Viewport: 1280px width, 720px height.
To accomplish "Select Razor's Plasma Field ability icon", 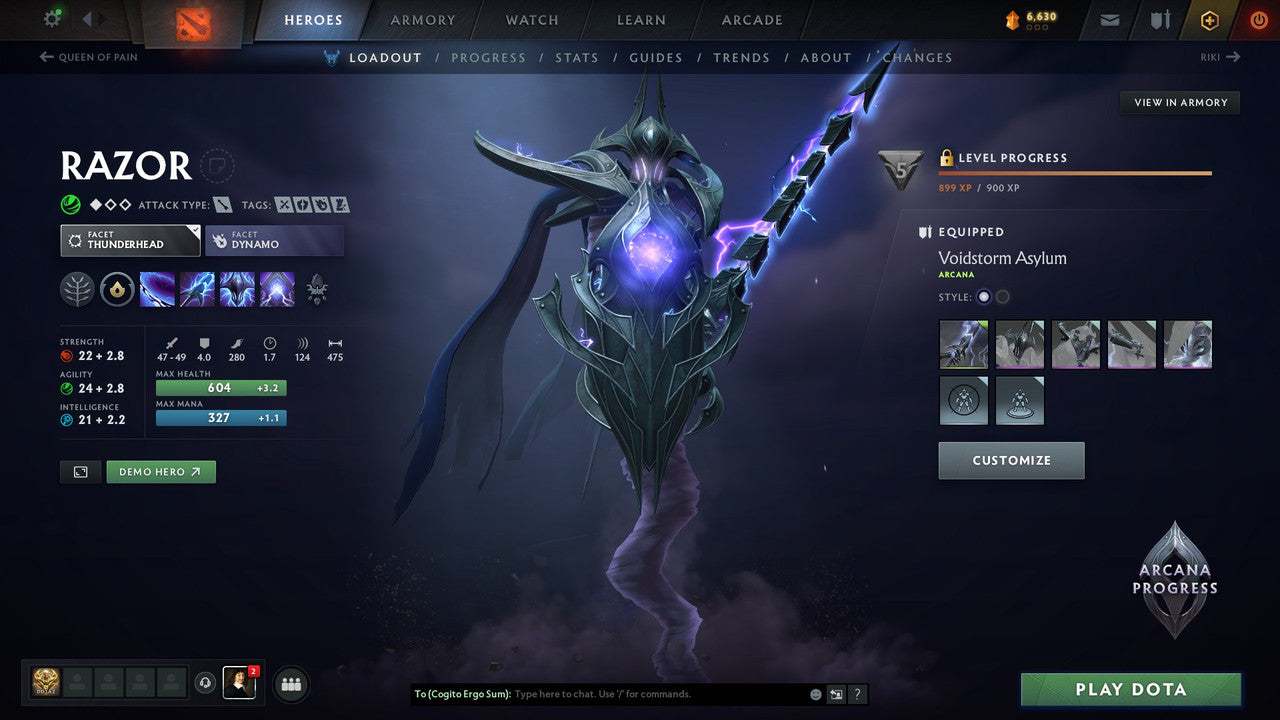I will coord(157,290).
